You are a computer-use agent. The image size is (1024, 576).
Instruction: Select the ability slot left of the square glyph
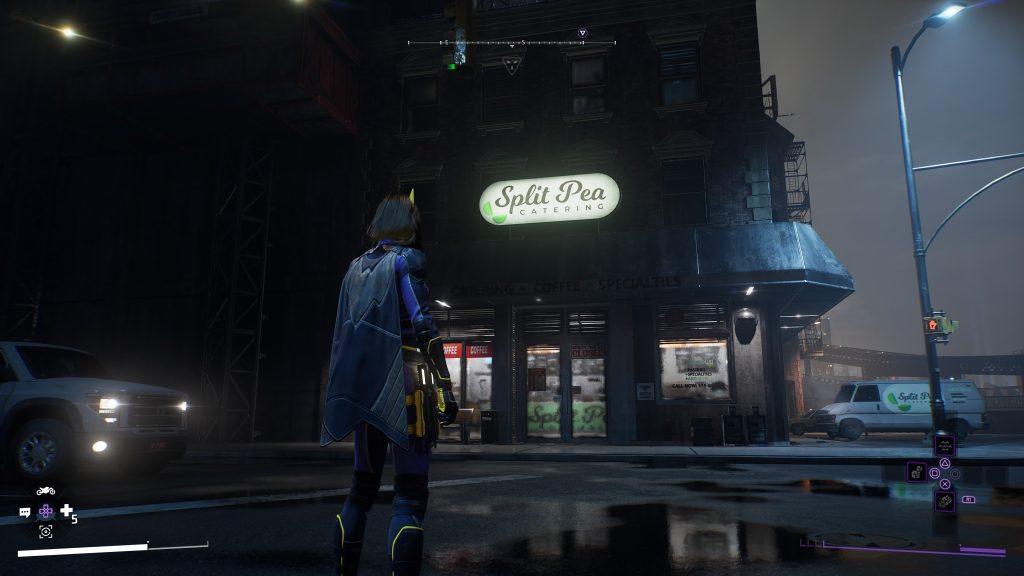[x=916, y=472]
